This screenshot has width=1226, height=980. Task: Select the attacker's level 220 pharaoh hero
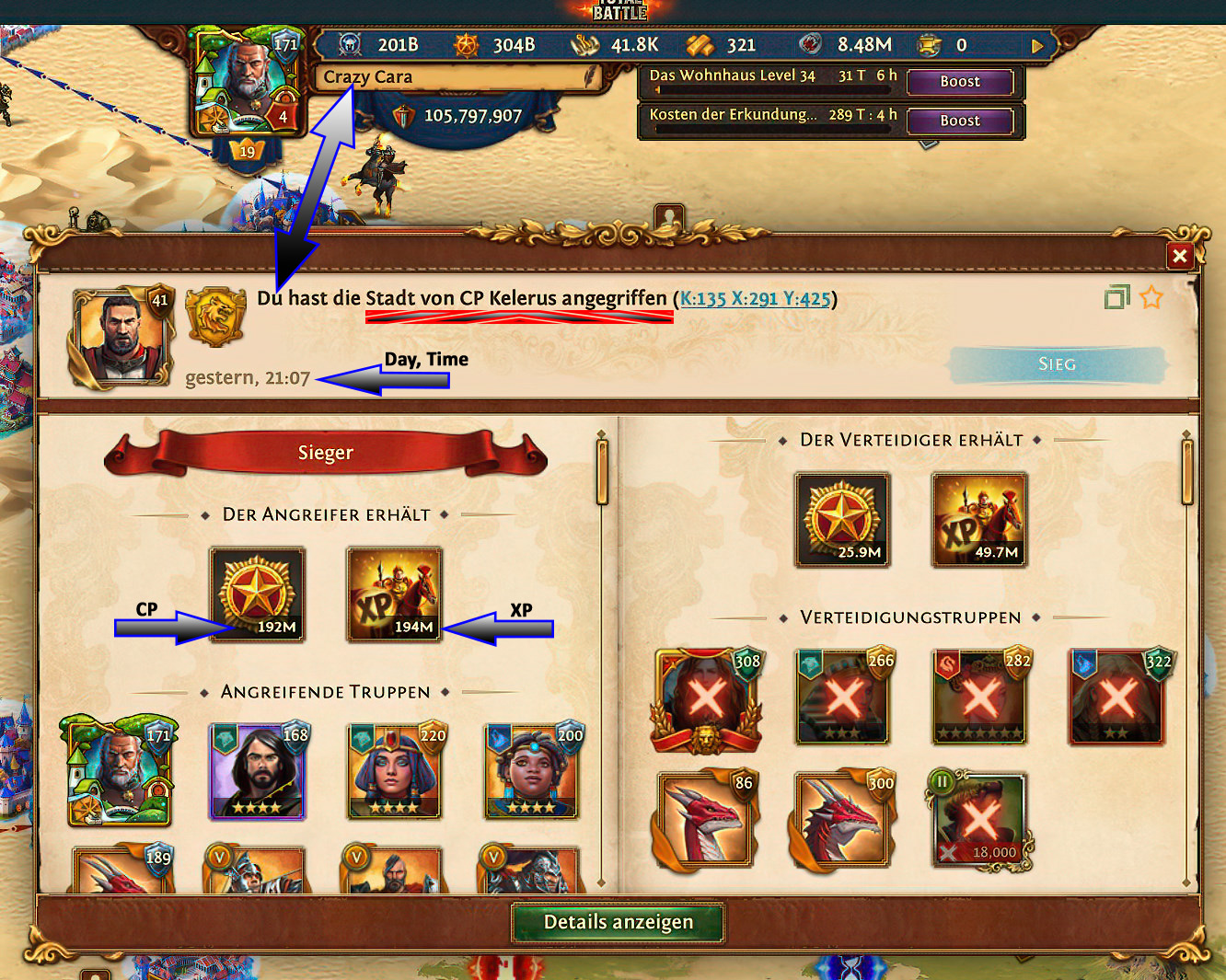(395, 771)
